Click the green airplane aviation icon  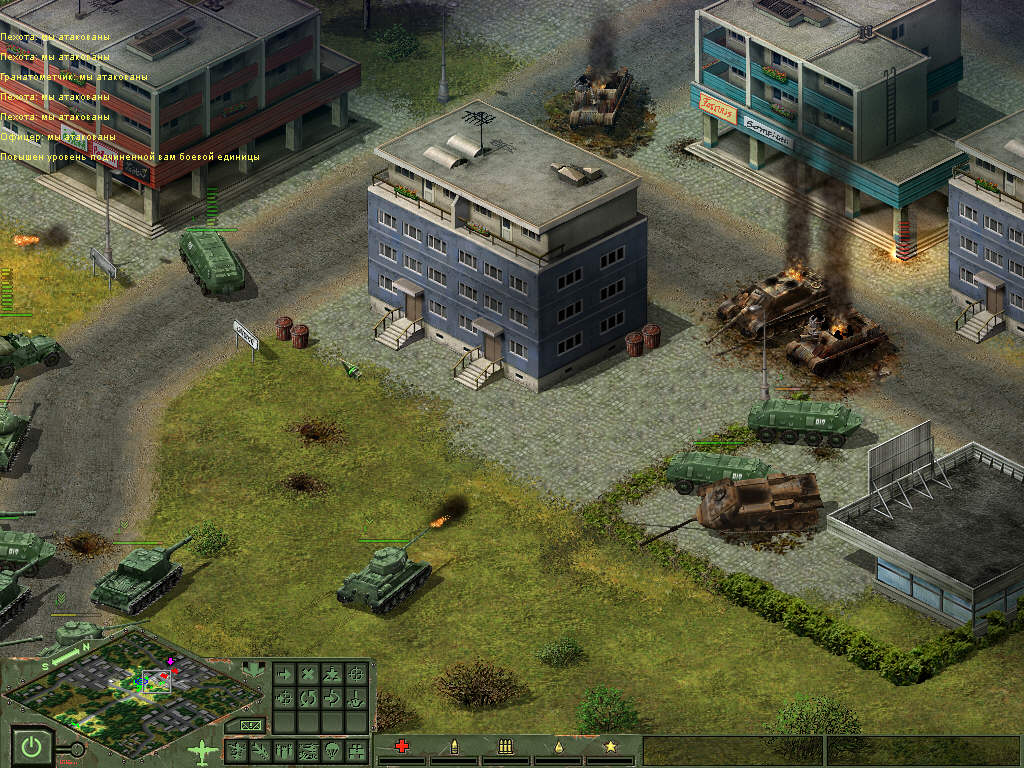tap(204, 749)
